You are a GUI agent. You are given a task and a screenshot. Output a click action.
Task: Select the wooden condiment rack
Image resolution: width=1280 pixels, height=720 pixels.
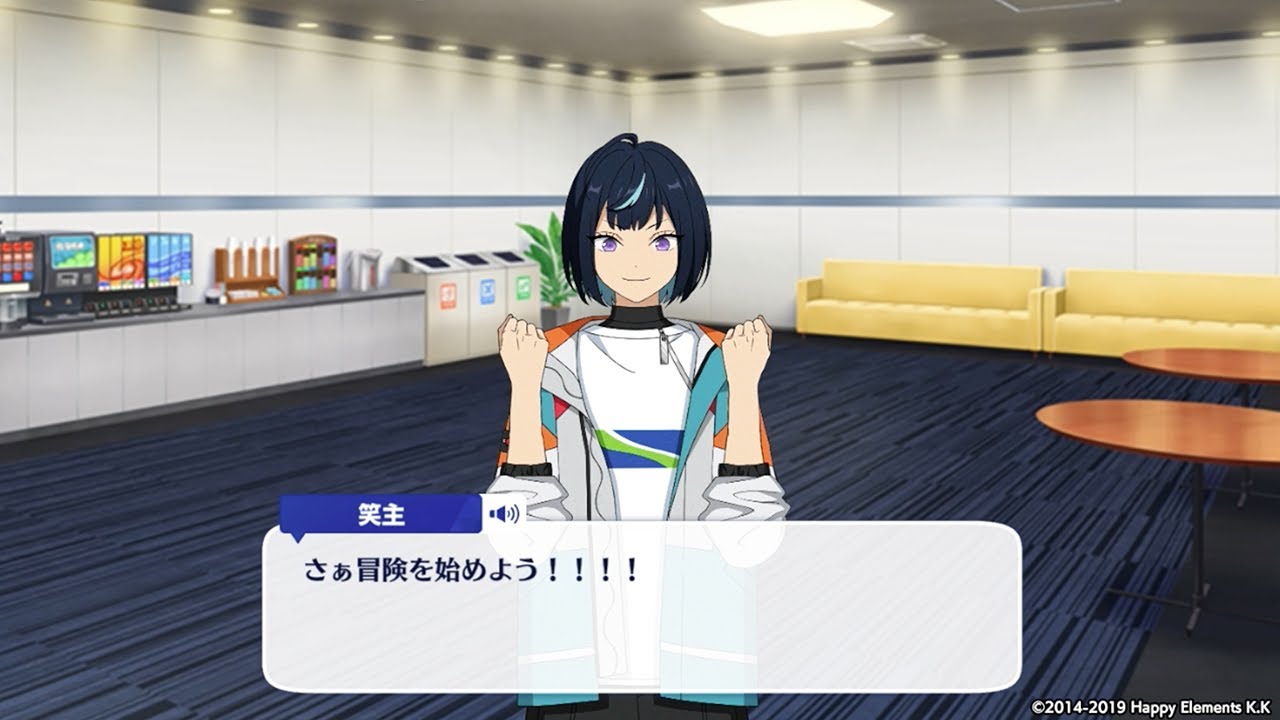pyautogui.click(x=313, y=263)
